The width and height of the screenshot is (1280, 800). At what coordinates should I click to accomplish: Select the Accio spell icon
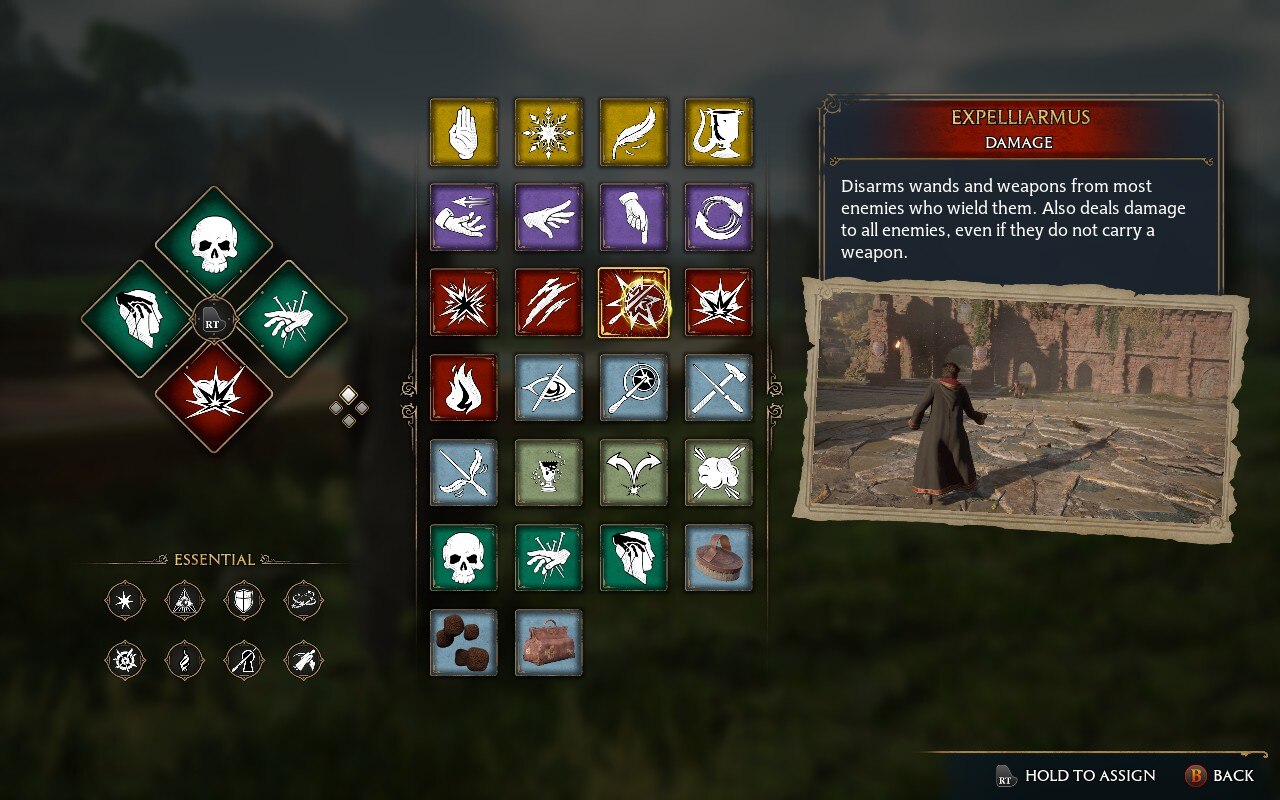coord(463,218)
